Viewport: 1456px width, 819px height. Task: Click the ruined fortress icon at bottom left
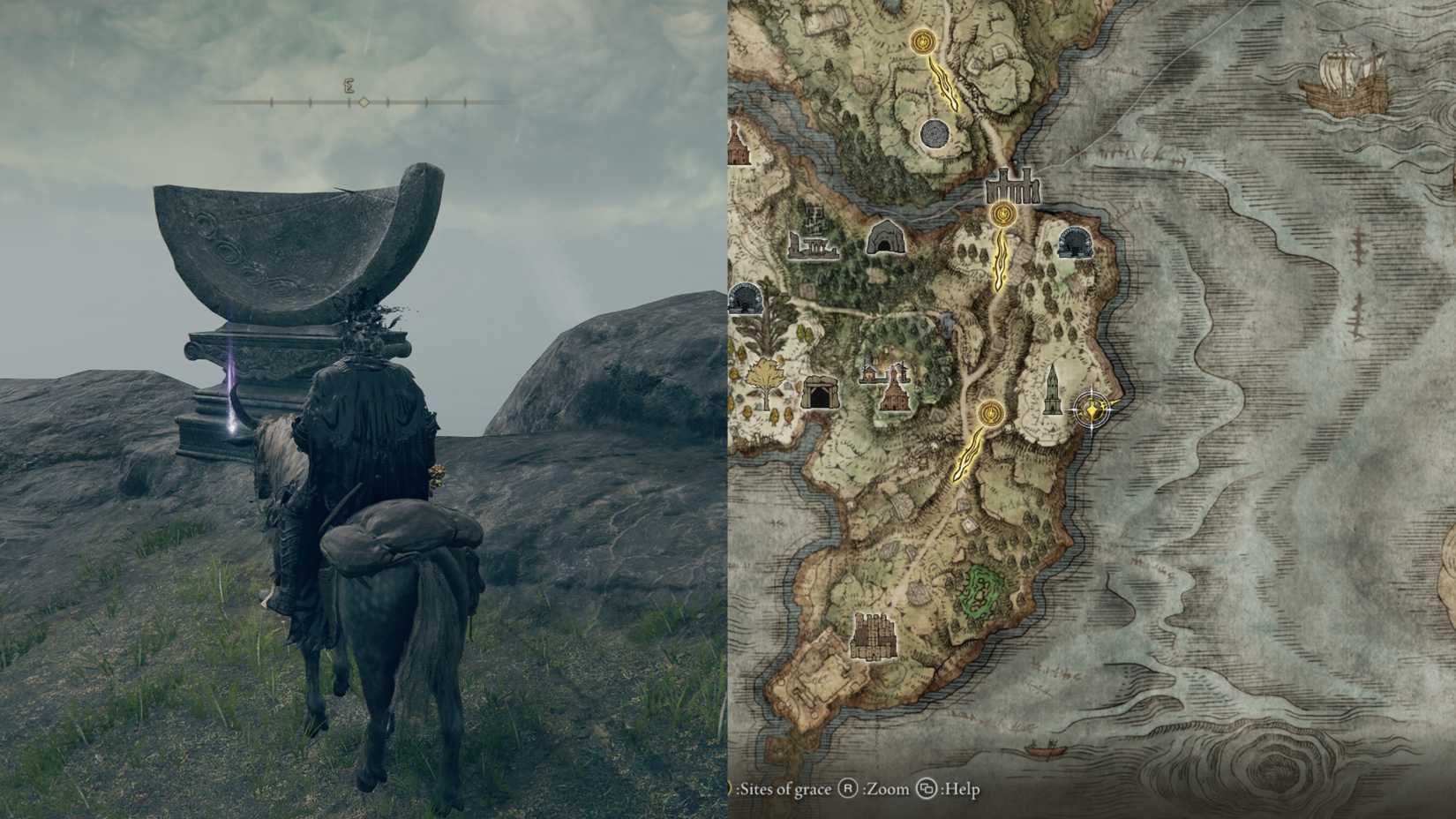point(874,635)
